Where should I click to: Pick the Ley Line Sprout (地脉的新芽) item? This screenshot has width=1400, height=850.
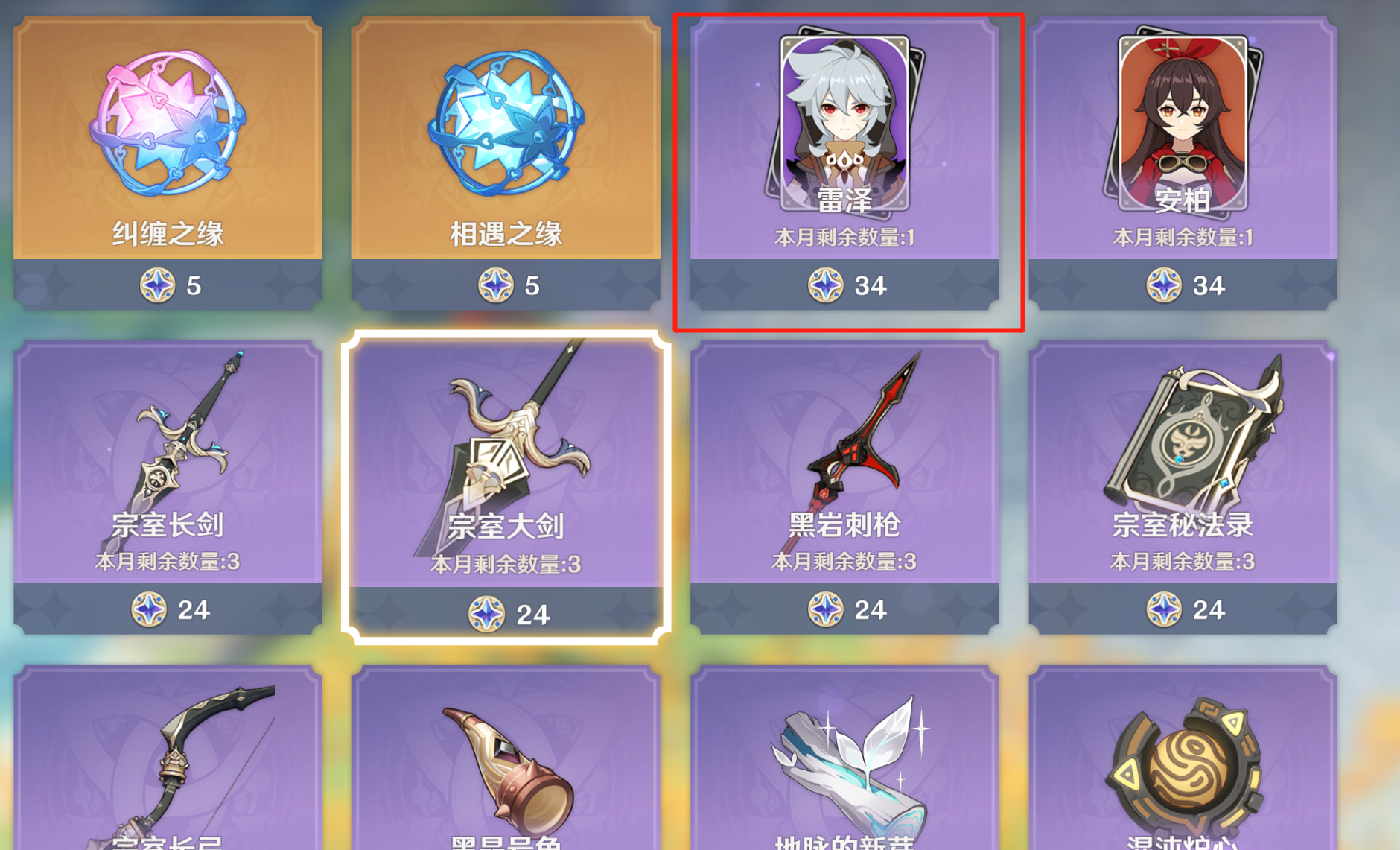pyautogui.click(x=844, y=767)
